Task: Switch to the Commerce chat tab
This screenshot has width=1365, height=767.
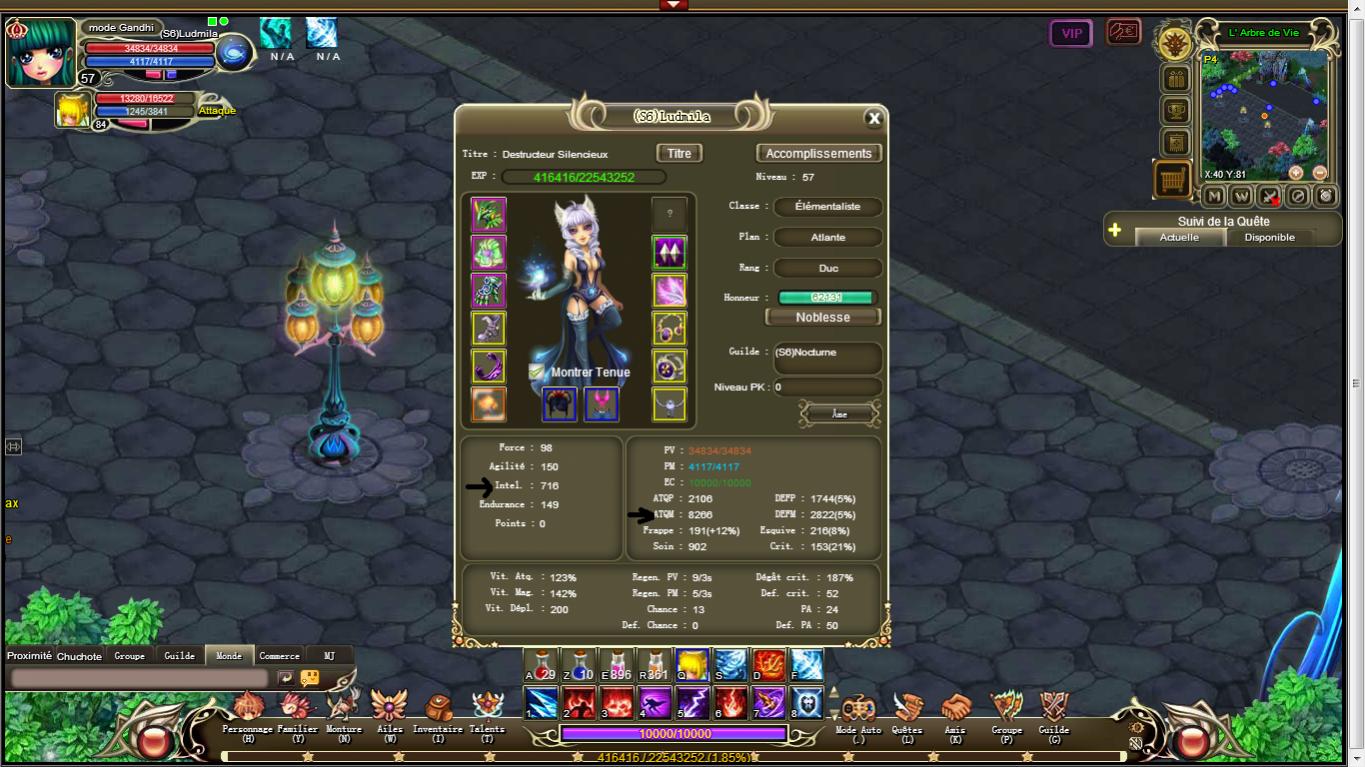Action: click(279, 656)
